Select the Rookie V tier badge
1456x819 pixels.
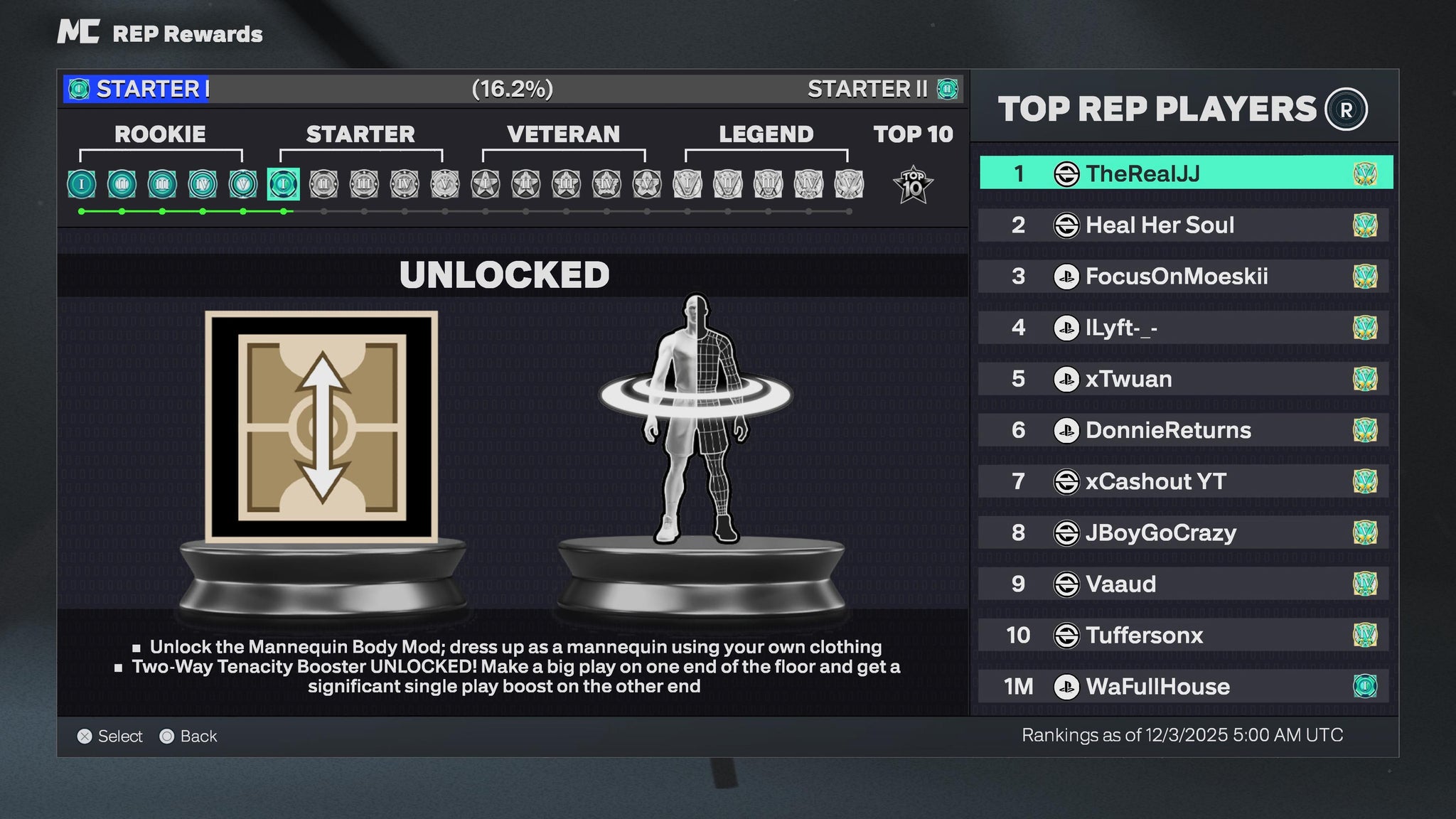point(243,184)
